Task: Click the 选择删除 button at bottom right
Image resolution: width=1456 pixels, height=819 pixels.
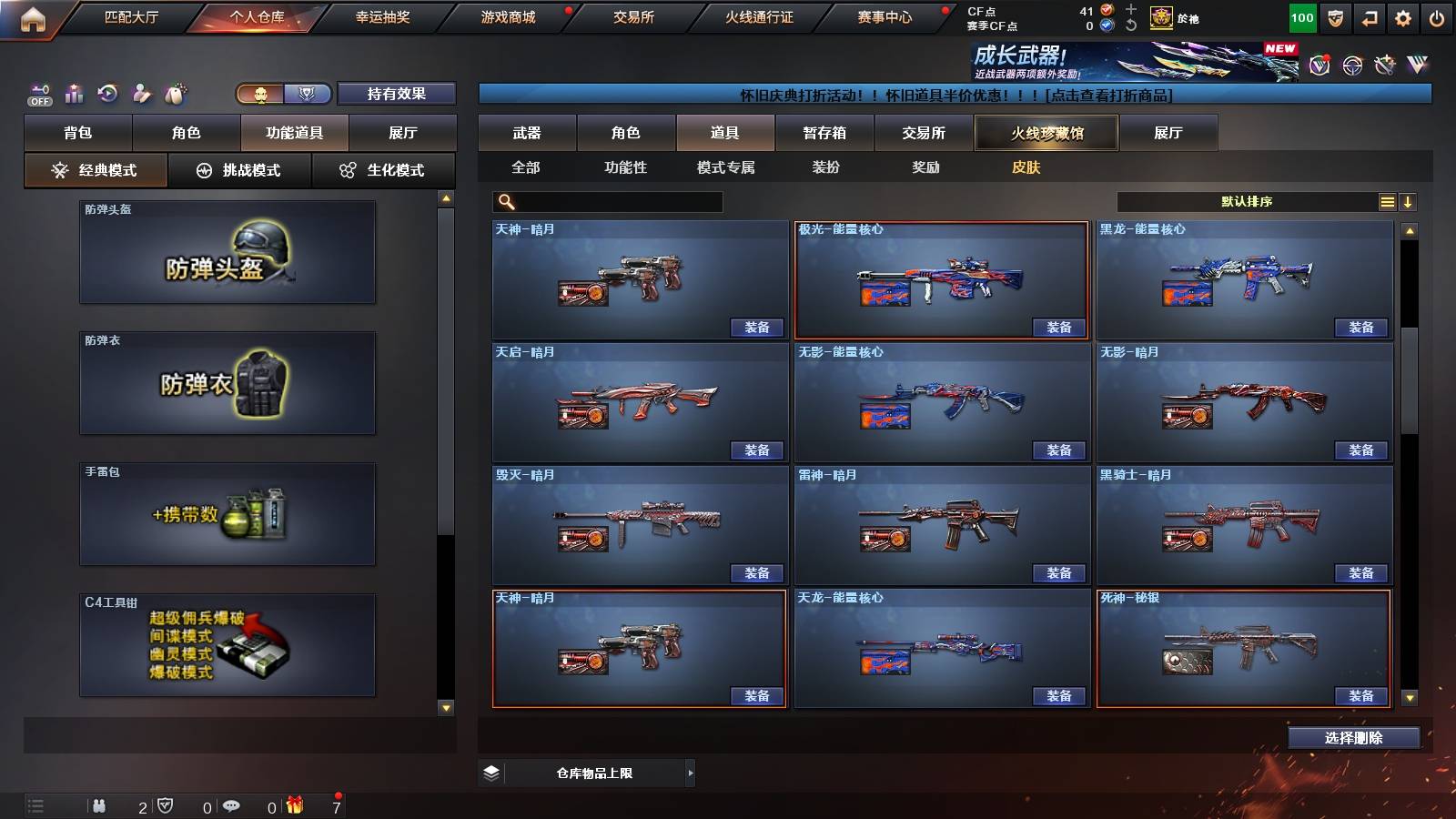Action: pyautogui.click(x=1353, y=738)
